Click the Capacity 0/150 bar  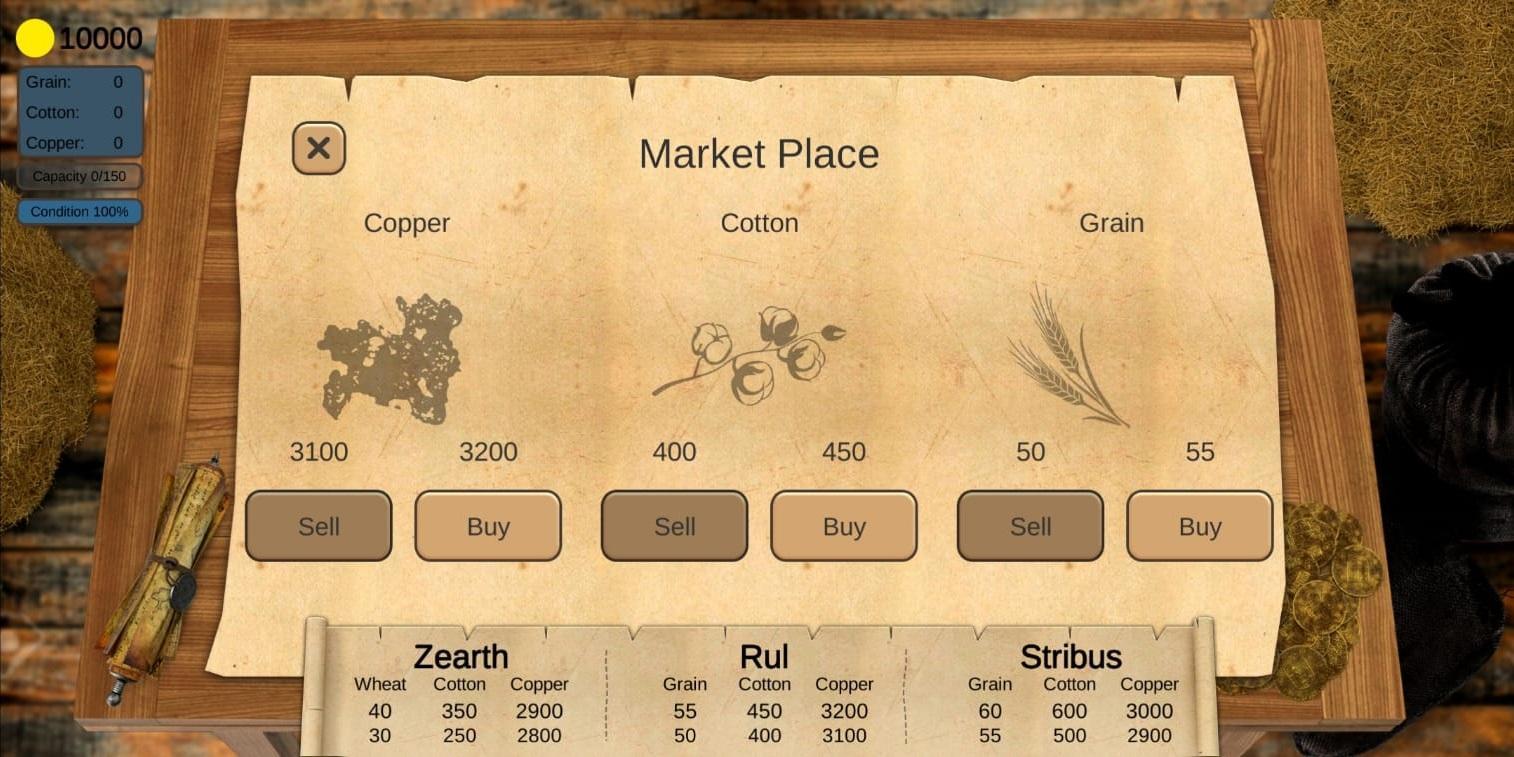pyautogui.click(x=79, y=176)
